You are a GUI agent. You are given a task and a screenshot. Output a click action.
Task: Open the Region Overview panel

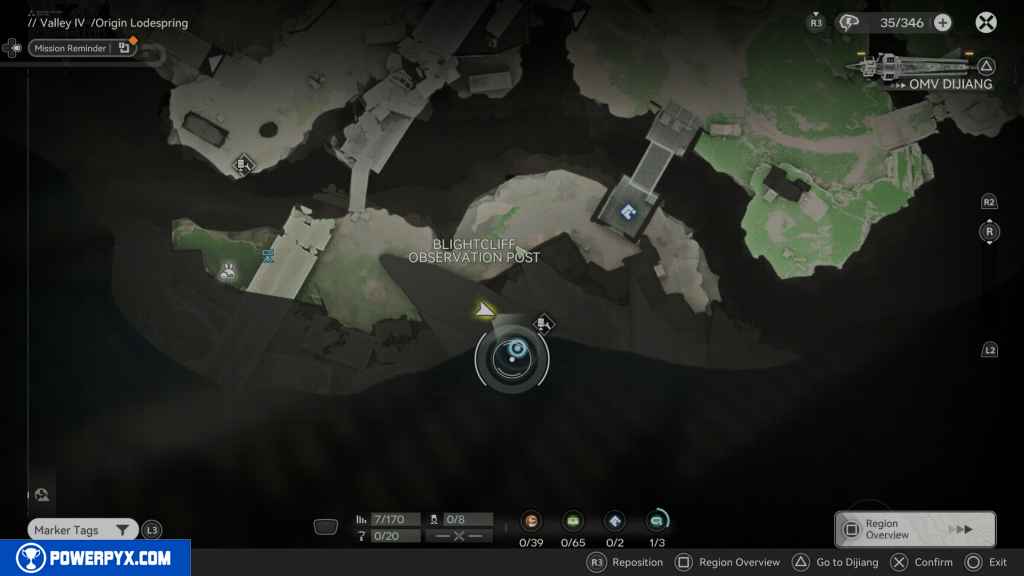click(914, 529)
